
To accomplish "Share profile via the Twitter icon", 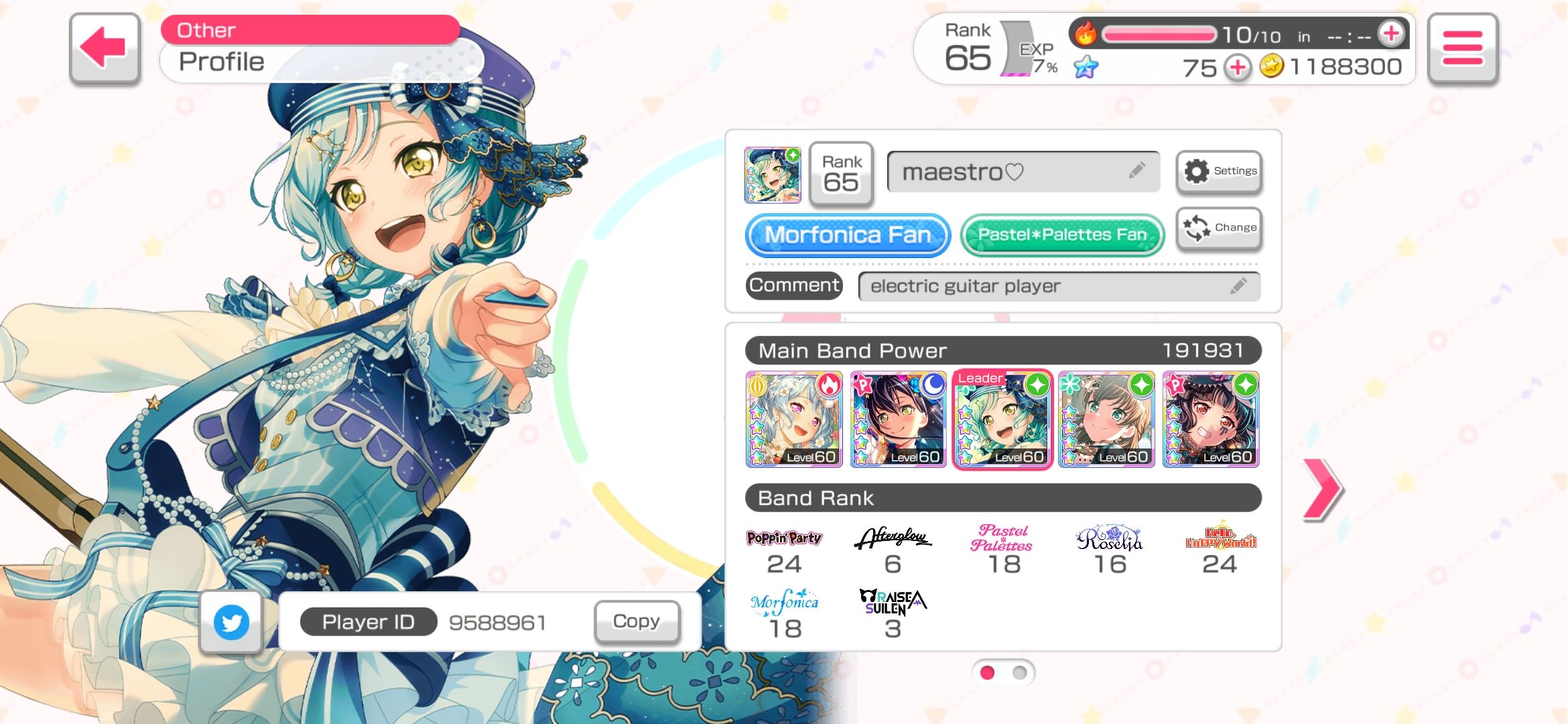I will (x=230, y=621).
